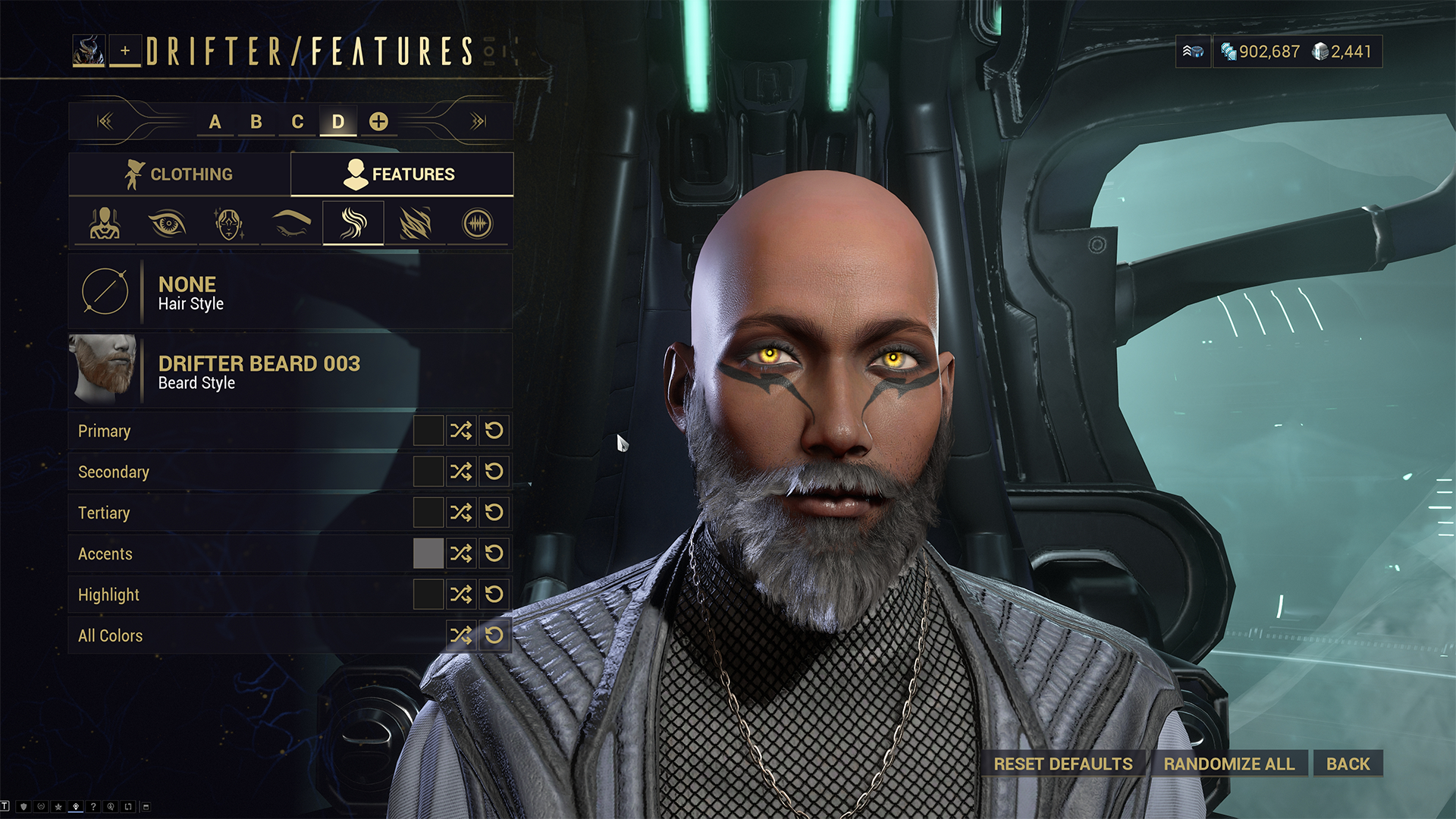Screen dimensions: 1456x819
Task: Change the Hair Style selection
Action: click(290, 292)
